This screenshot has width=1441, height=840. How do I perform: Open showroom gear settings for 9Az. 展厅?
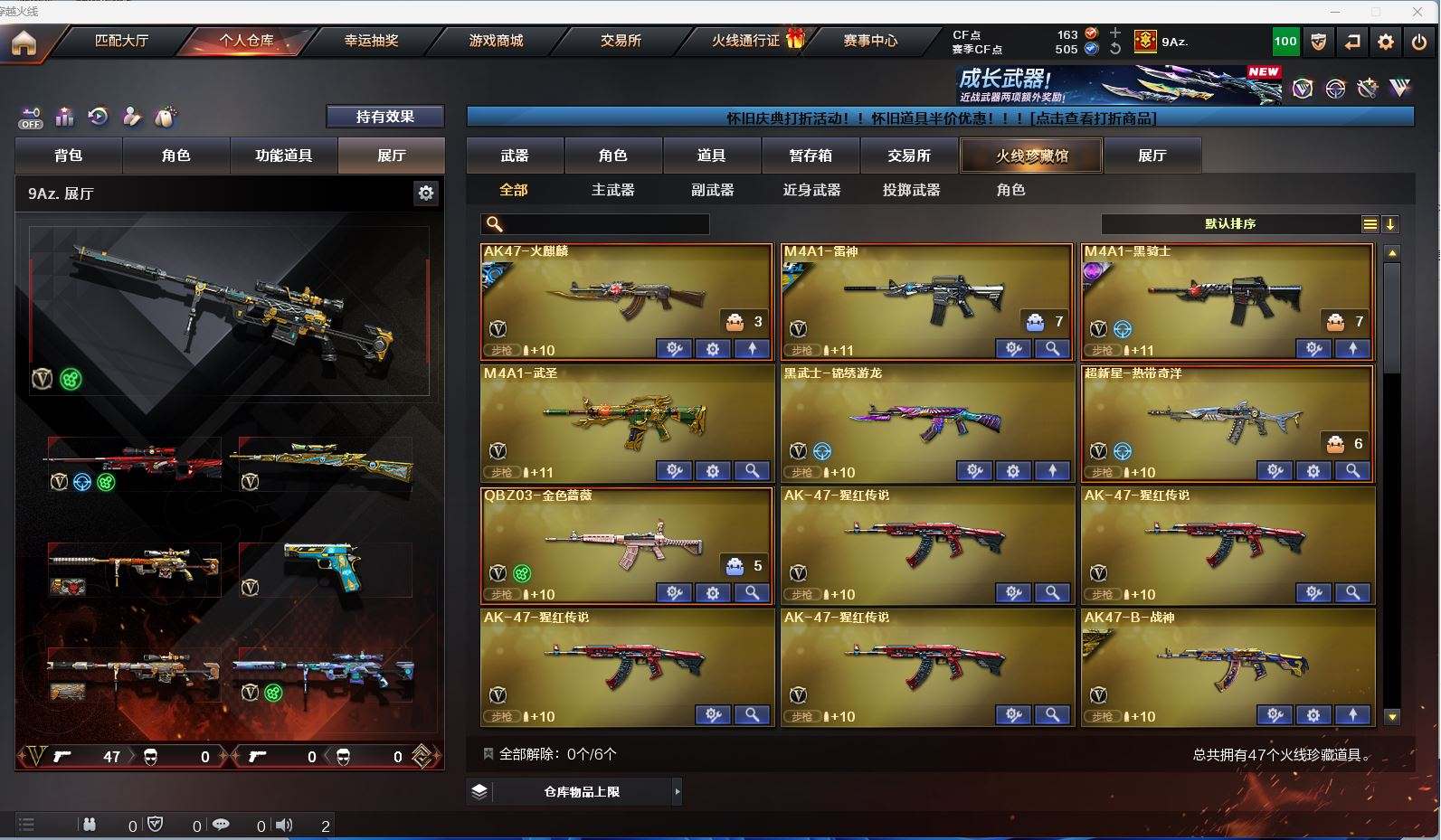pyautogui.click(x=425, y=193)
